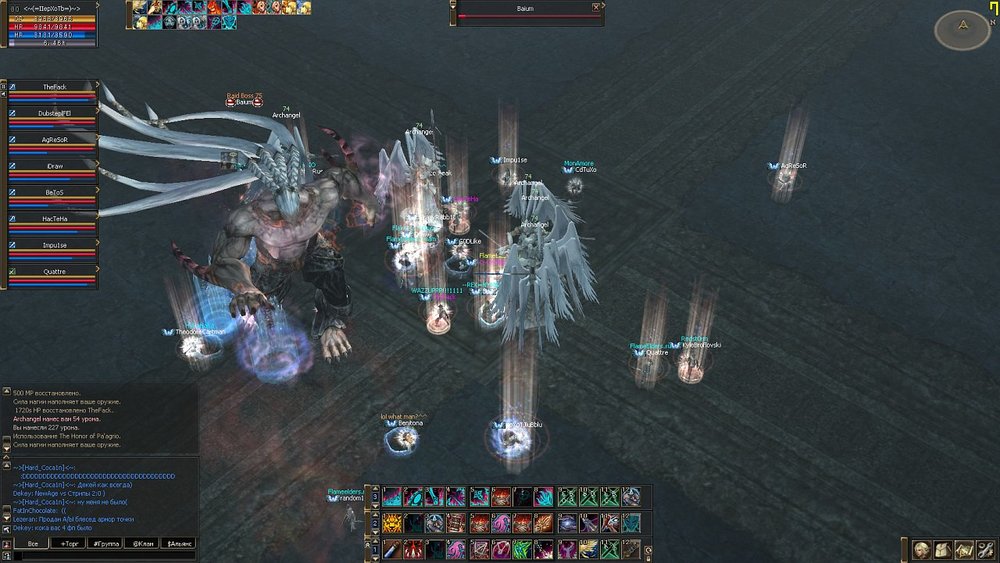Image resolution: width=1000 pixels, height=563 pixels.
Task: Click the radar compass in the corner
Action: (x=962, y=29)
